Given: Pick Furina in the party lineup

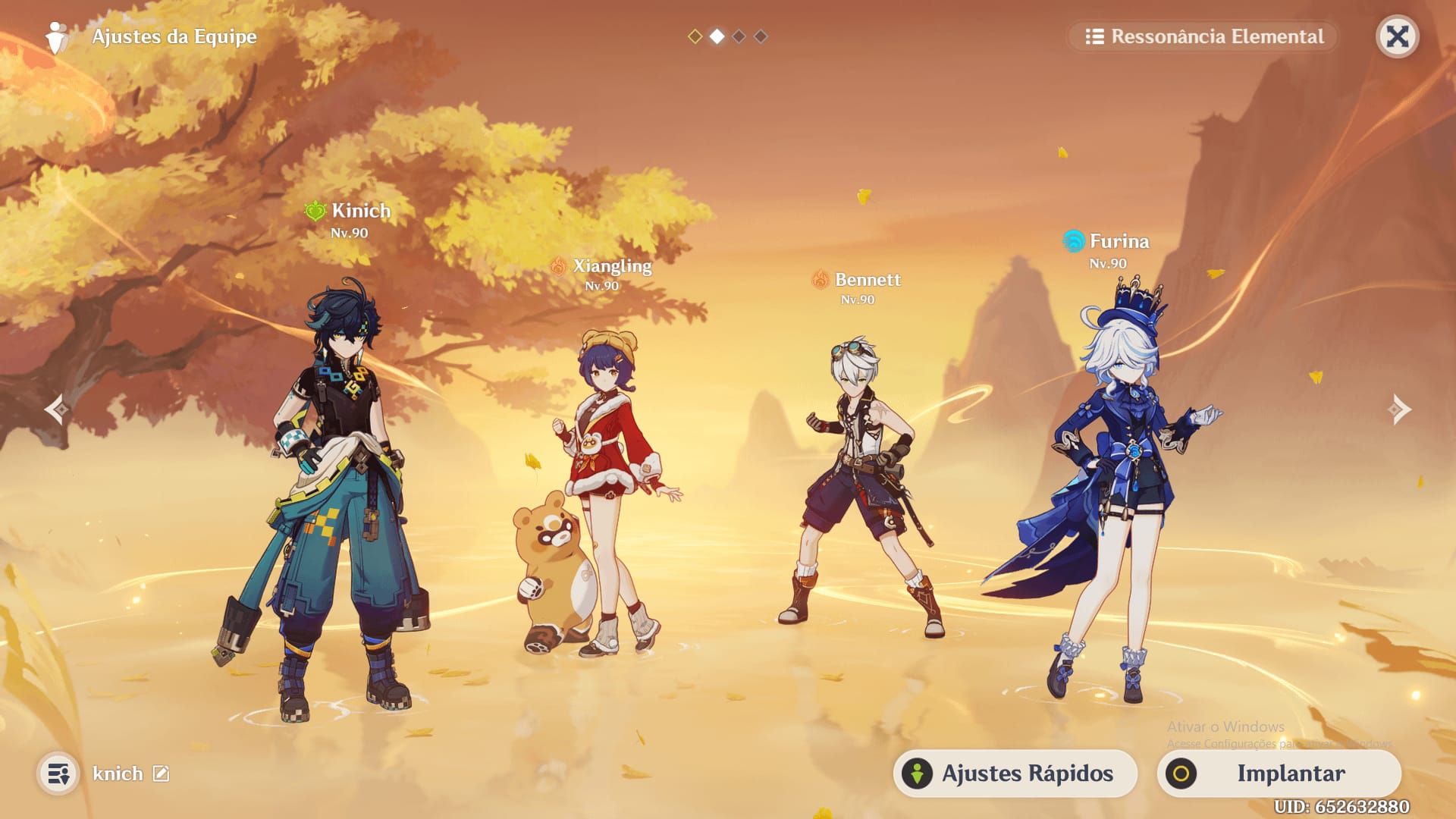Looking at the screenshot, I should pyautogui.click(x=1115, y=493).
